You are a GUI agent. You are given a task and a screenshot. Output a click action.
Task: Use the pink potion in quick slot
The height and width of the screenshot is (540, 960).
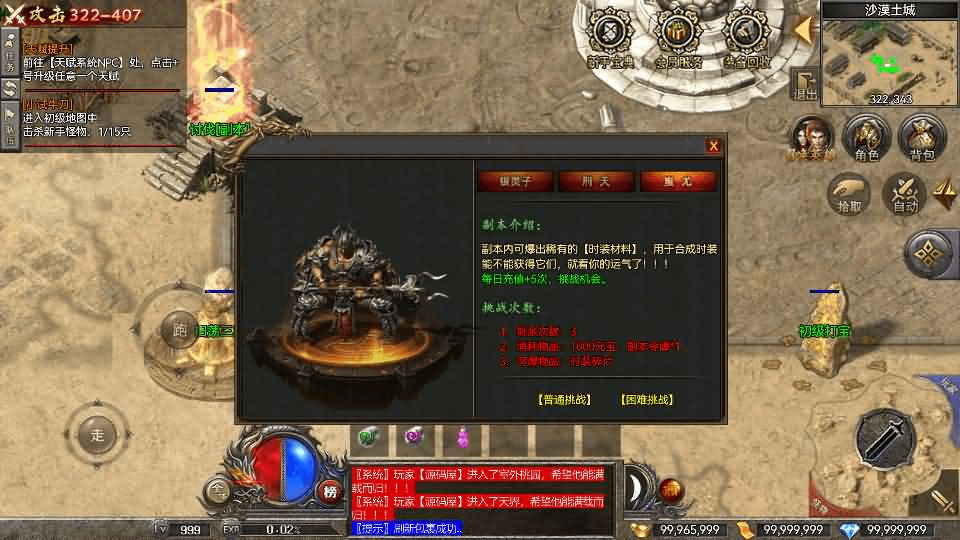(462, 437)
